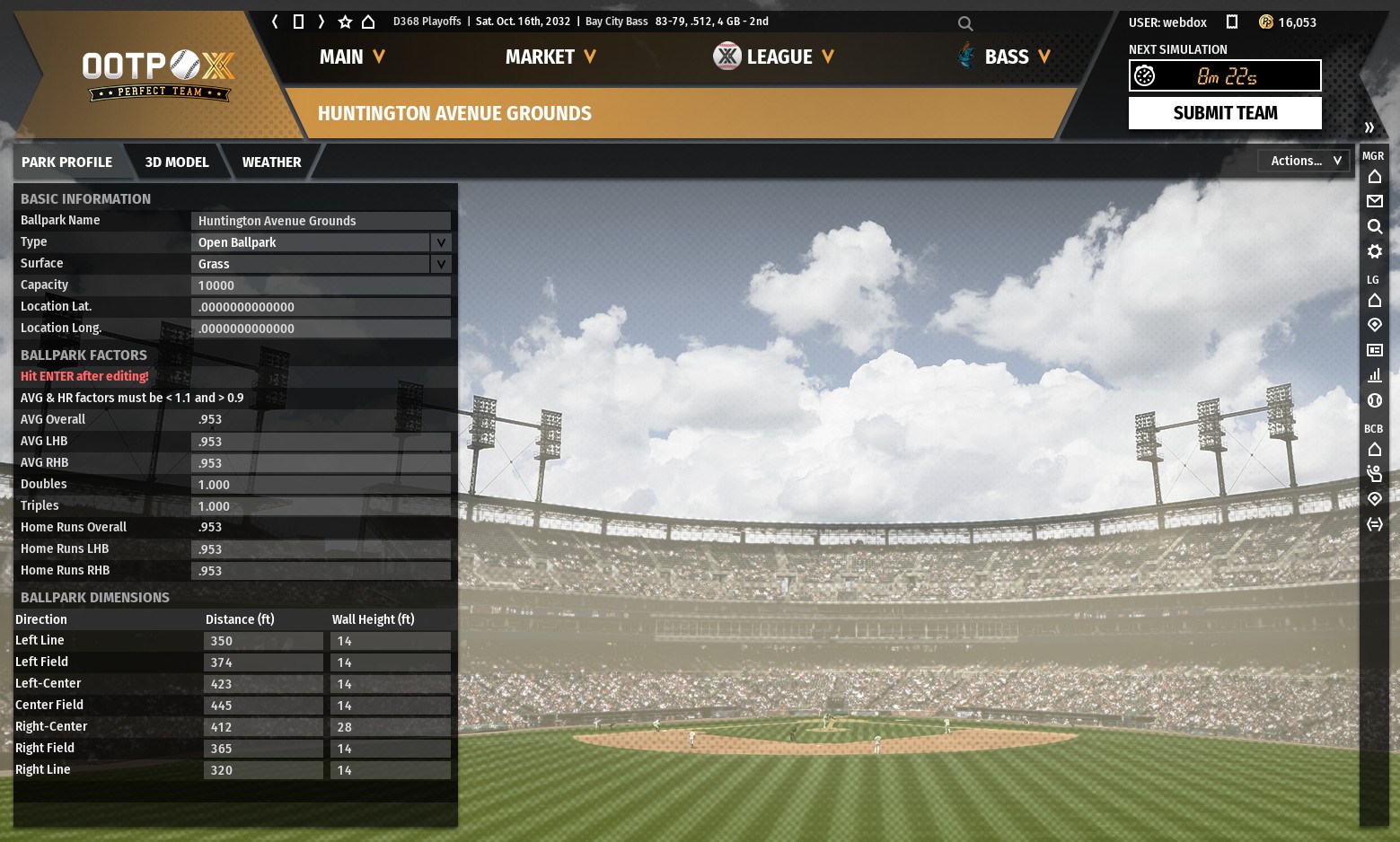Open the MAIN dropdown menu
The image size is (1400, 842).
point(352,57)
